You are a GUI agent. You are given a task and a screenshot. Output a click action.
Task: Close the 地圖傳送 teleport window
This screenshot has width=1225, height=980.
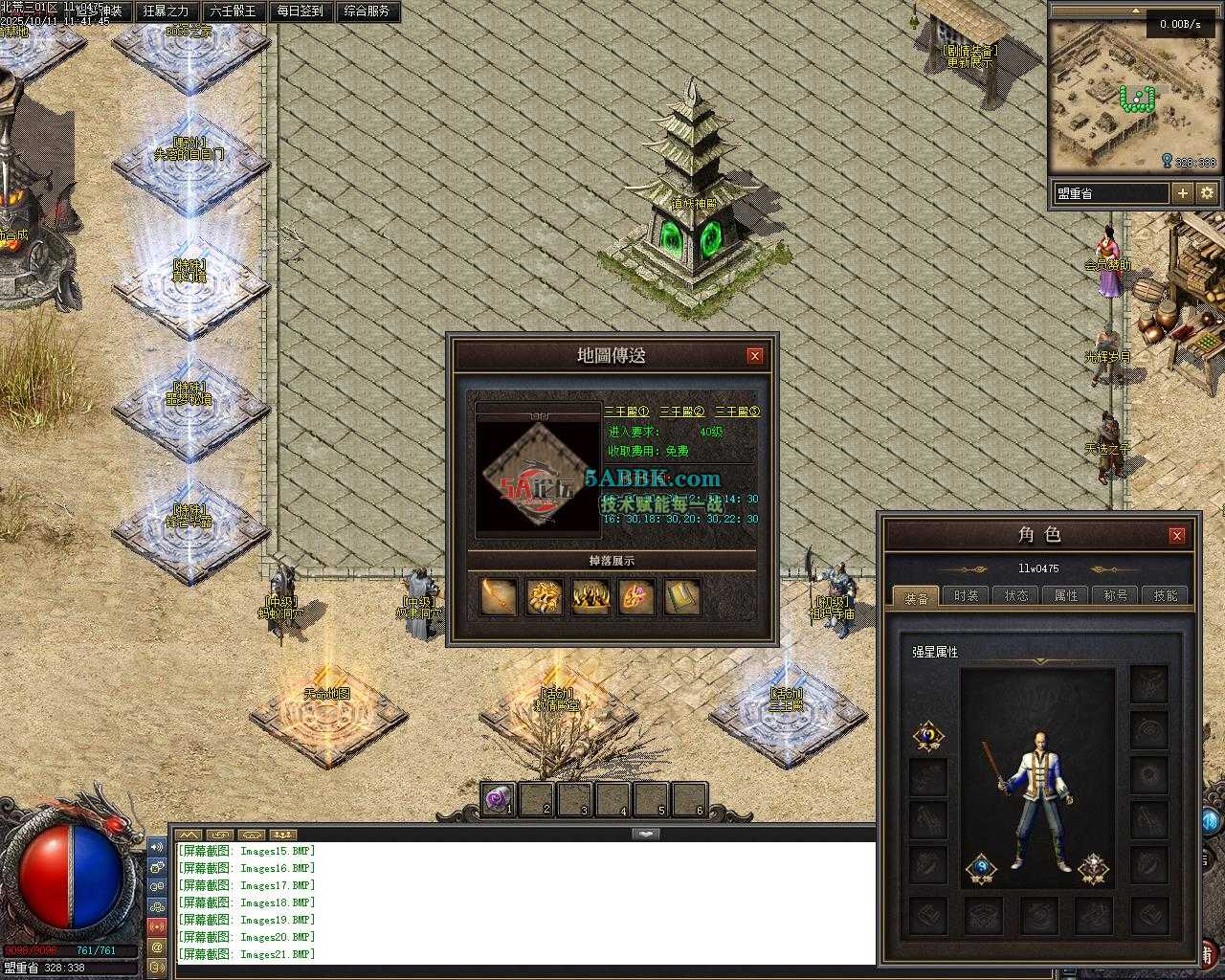pyautogui.click(x=755, y=356)
